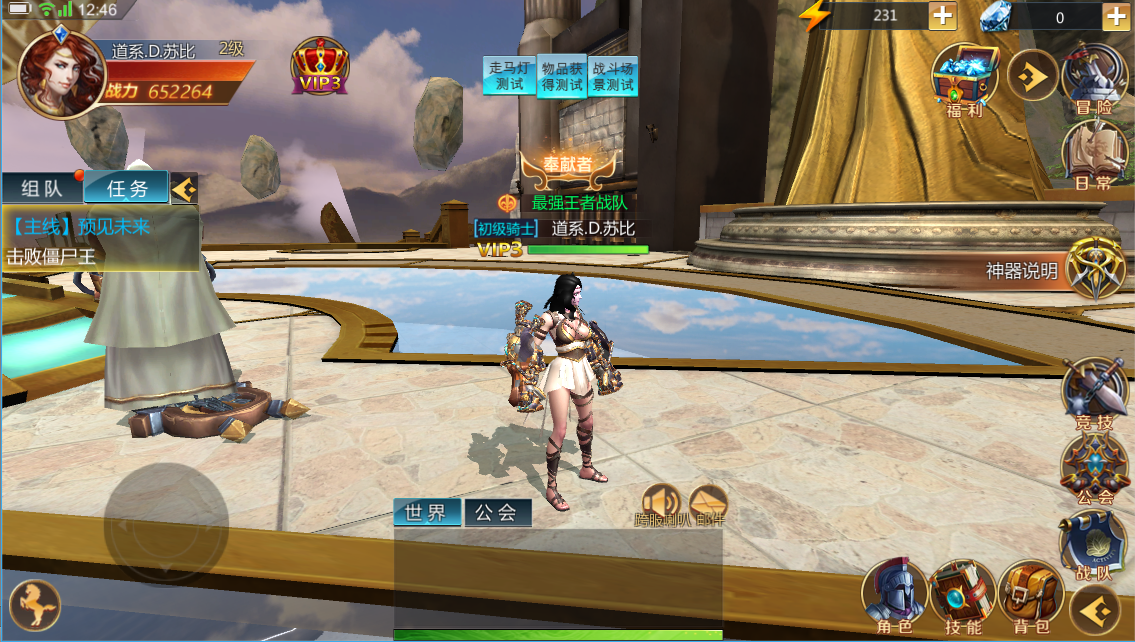Open the 角色 character helmet icon
1135x642 pixels.
pyautogui.click(x=894, y=594)
